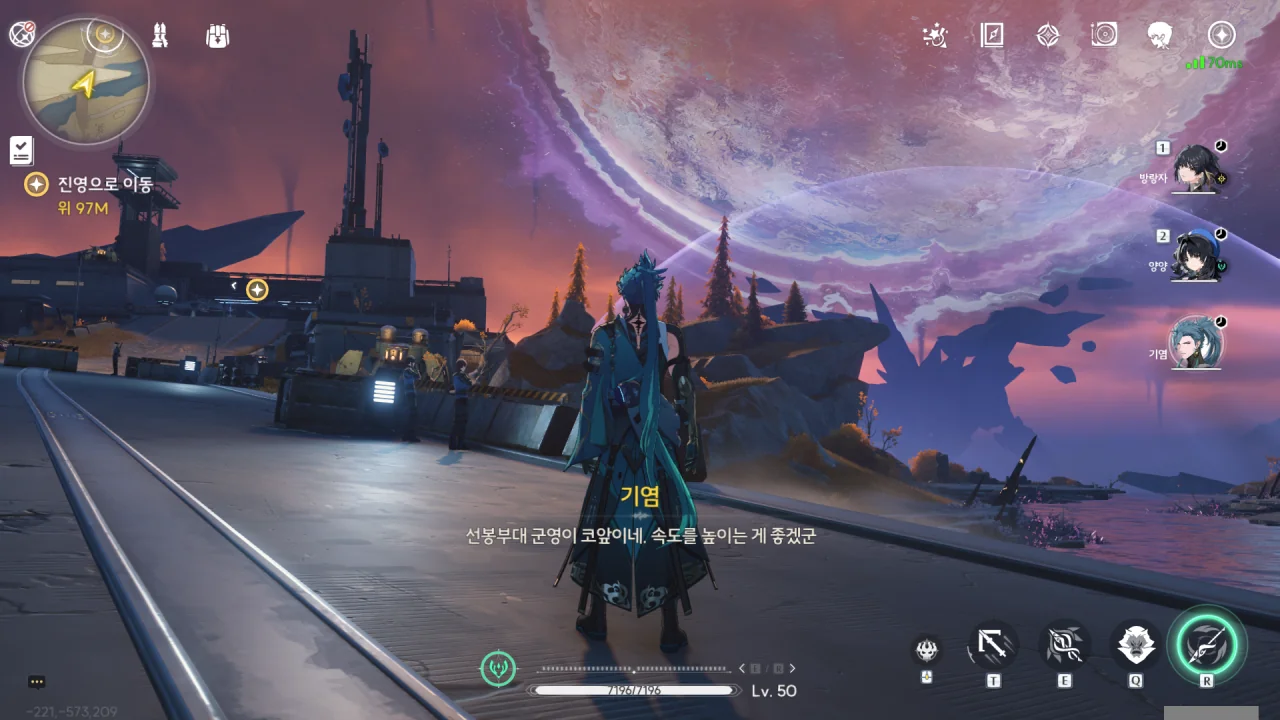Open the checklist quest log icon

pyautogui.click(x=21, y=151)
